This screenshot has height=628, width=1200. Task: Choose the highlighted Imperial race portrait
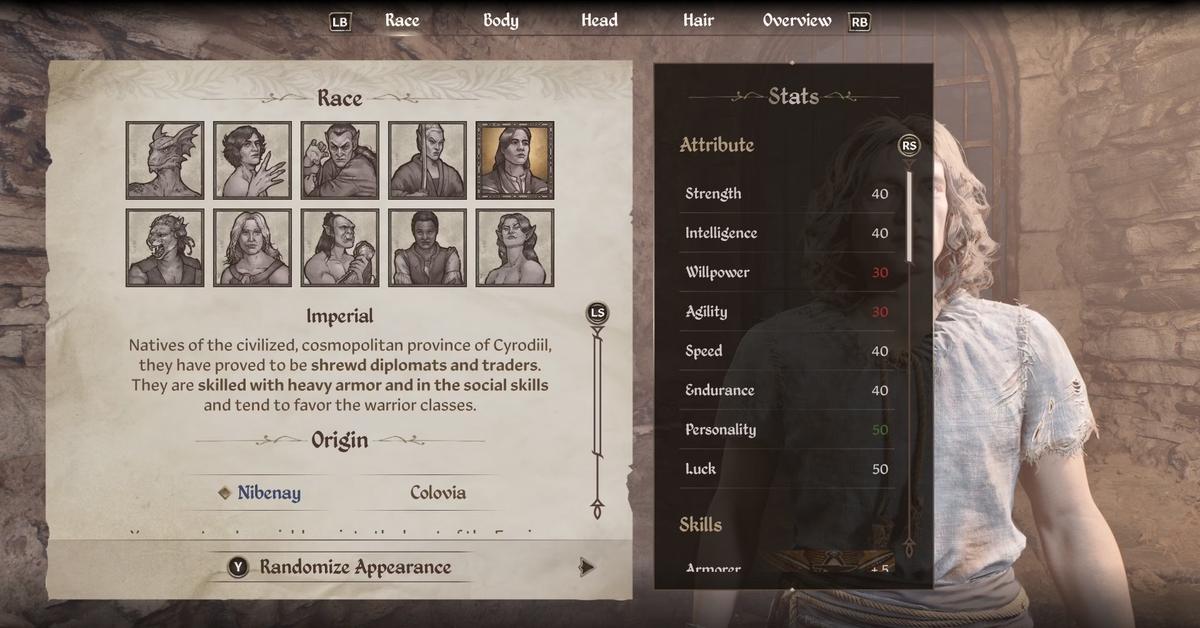pyautogui.click(x=515, y=160)
